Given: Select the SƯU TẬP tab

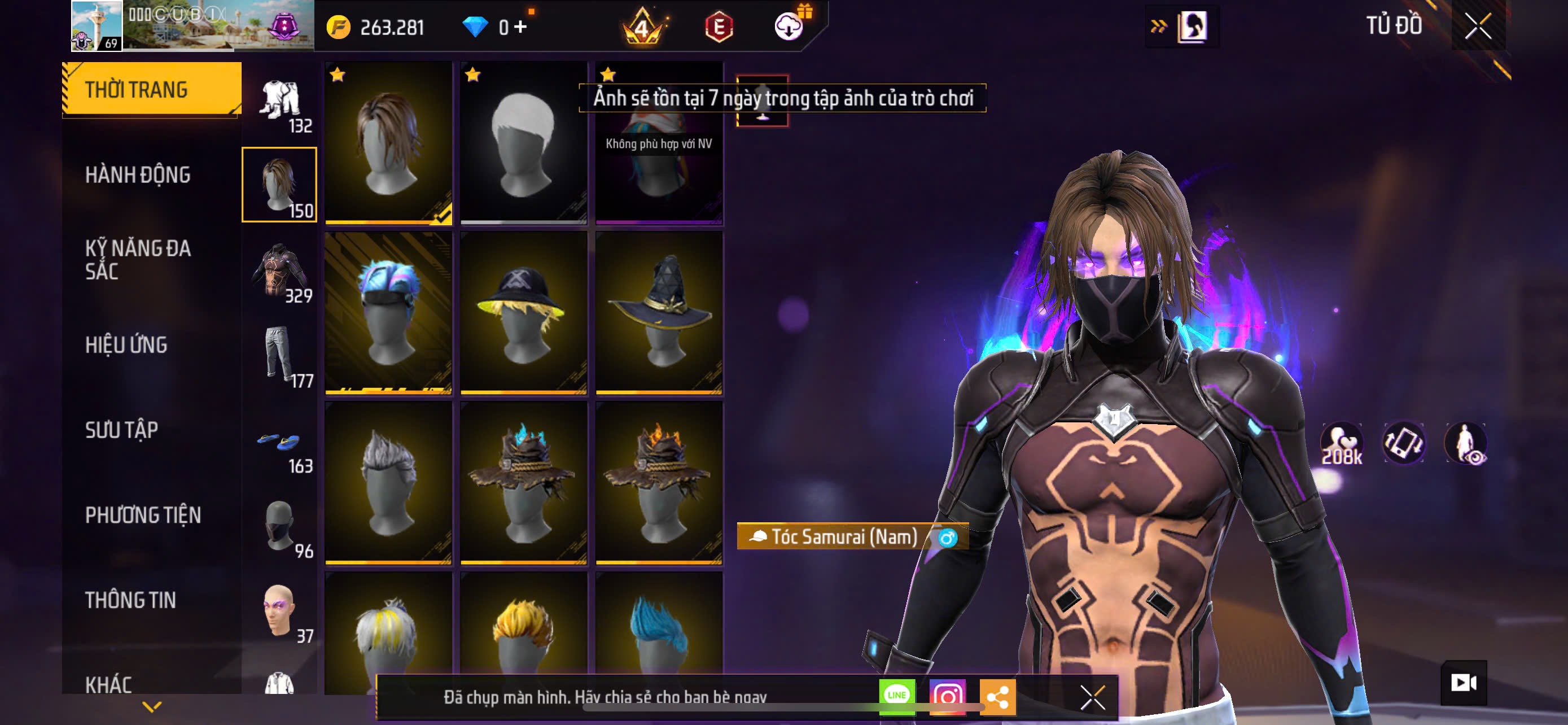Looking at the screenshot, I should click(122, 430).
